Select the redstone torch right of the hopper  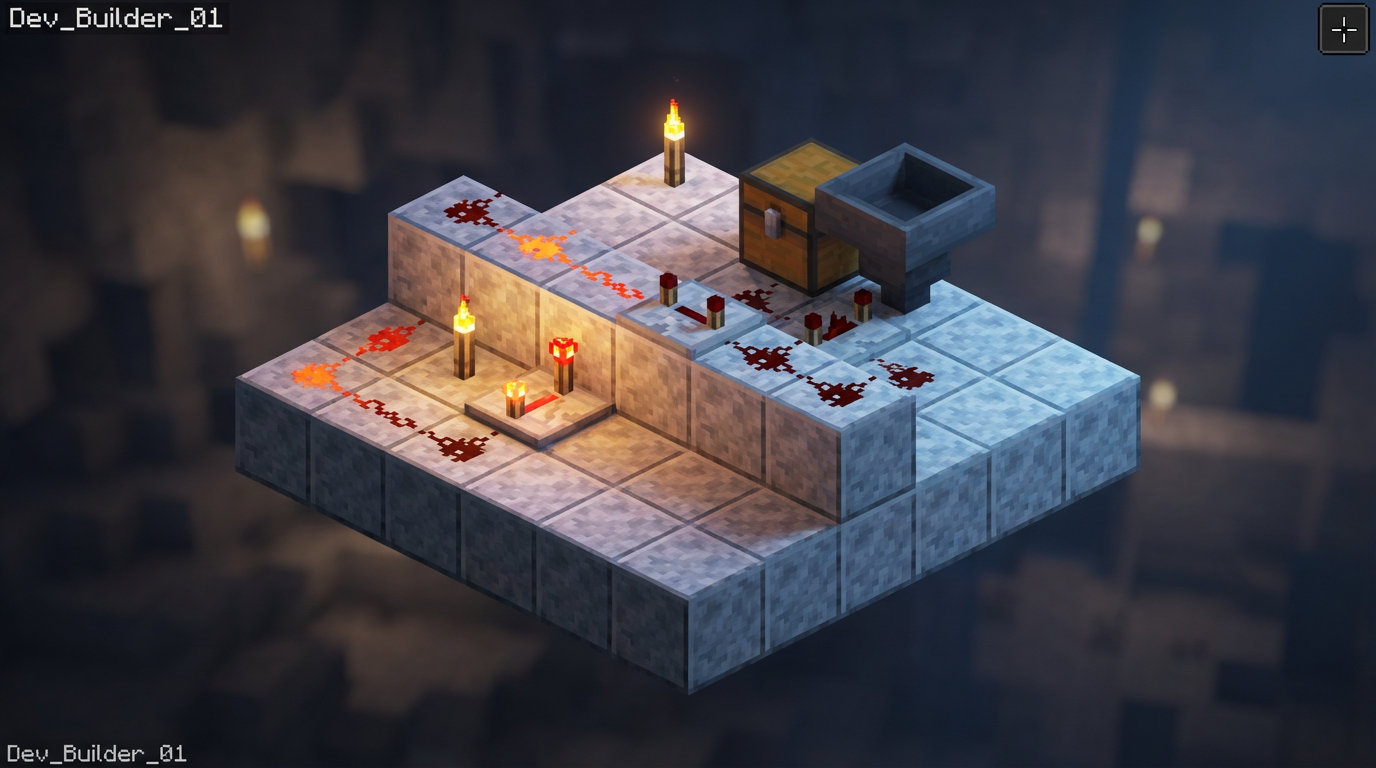[861, 300]
